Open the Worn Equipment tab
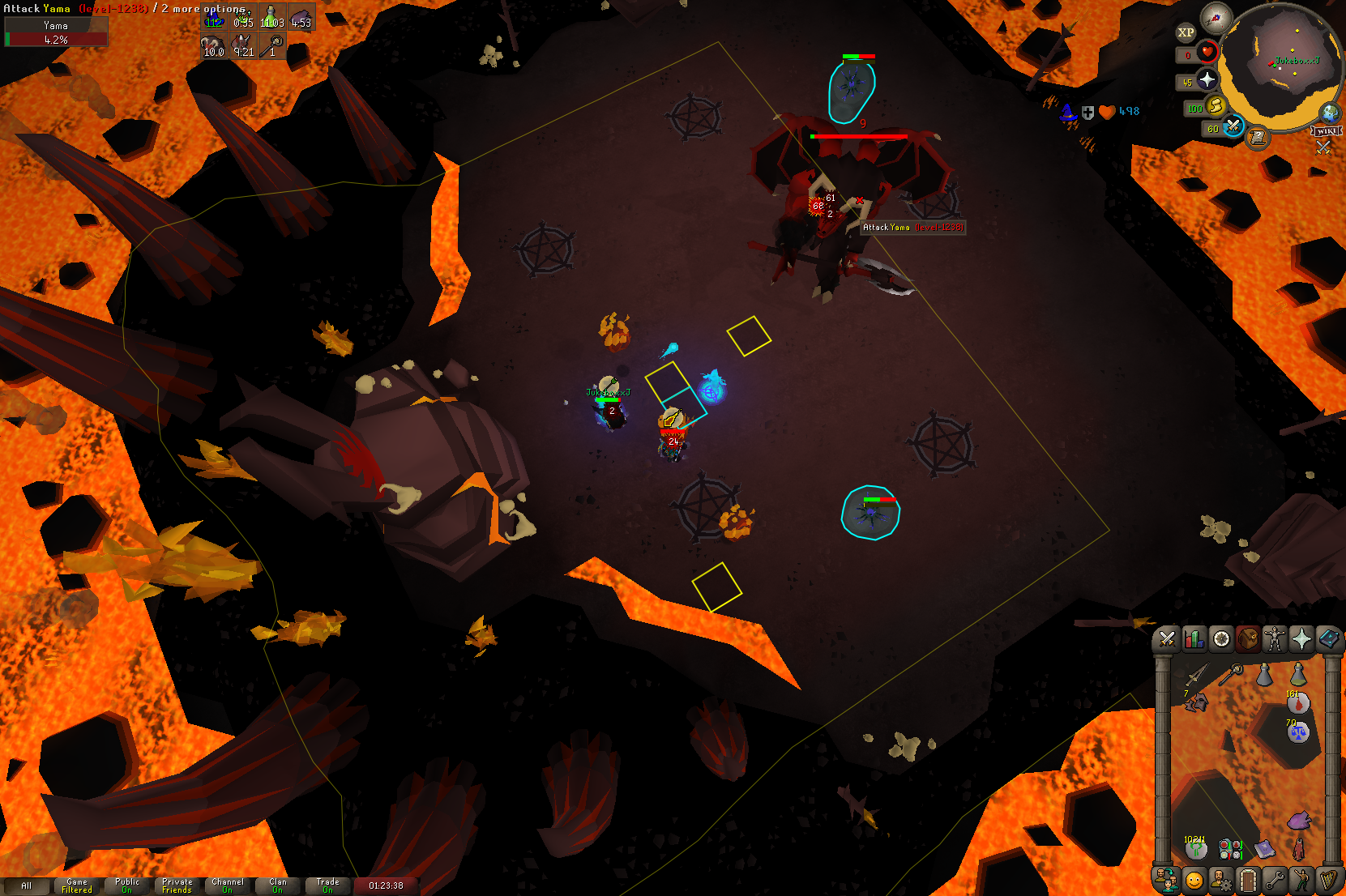1346x896 pixels. click(x=1275, y=639)
